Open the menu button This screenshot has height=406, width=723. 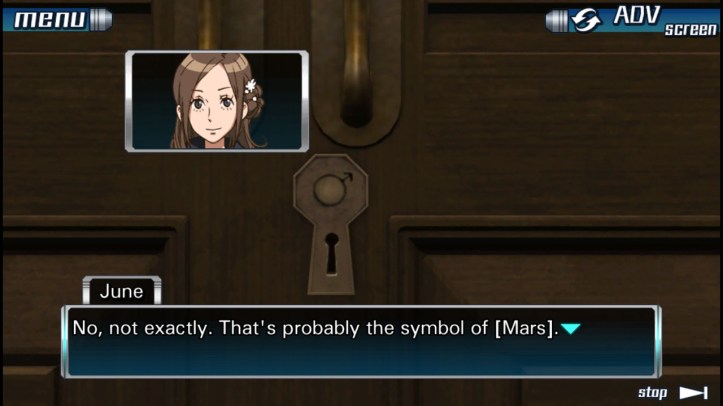click(56, 19)
